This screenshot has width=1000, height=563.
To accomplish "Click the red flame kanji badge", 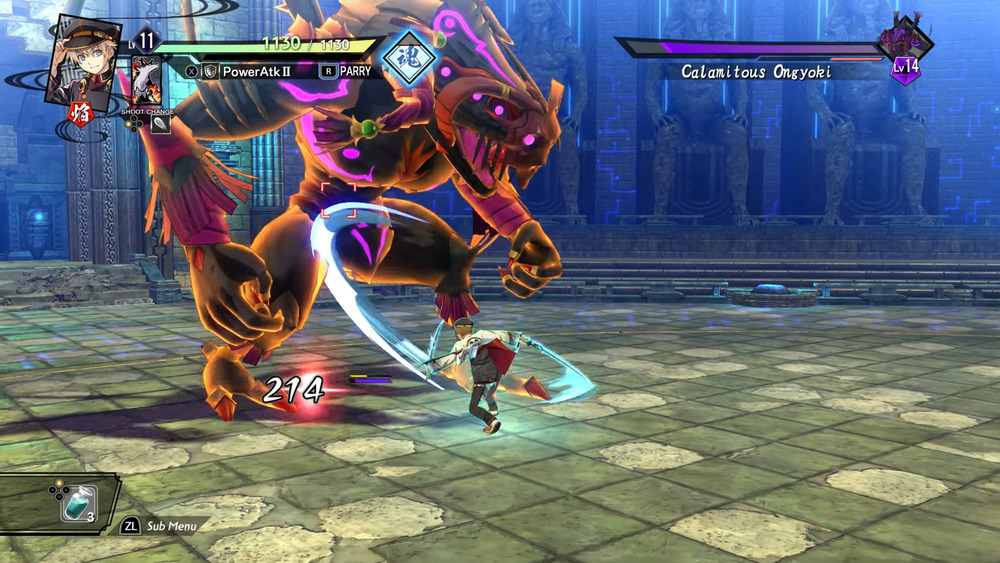I will pyautogui.click(x=78, y=114).
